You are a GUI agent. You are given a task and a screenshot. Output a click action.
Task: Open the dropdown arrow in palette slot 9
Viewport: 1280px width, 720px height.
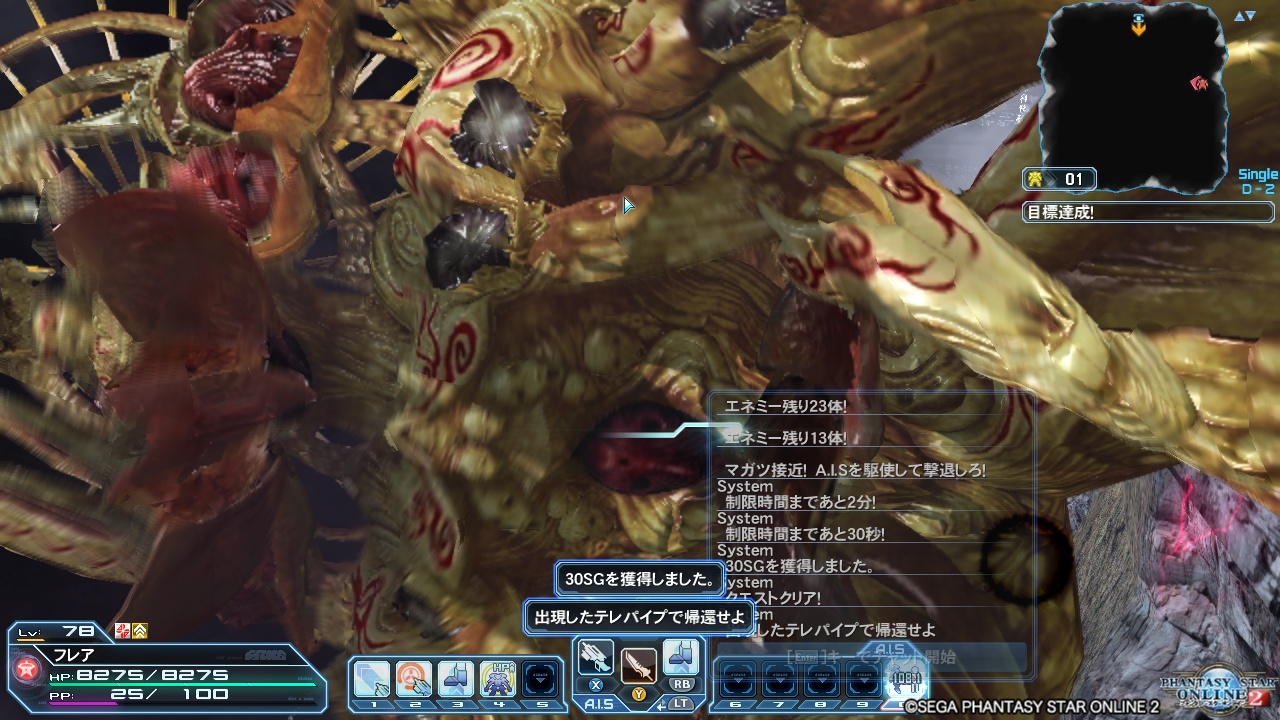(x=863, y=681)
